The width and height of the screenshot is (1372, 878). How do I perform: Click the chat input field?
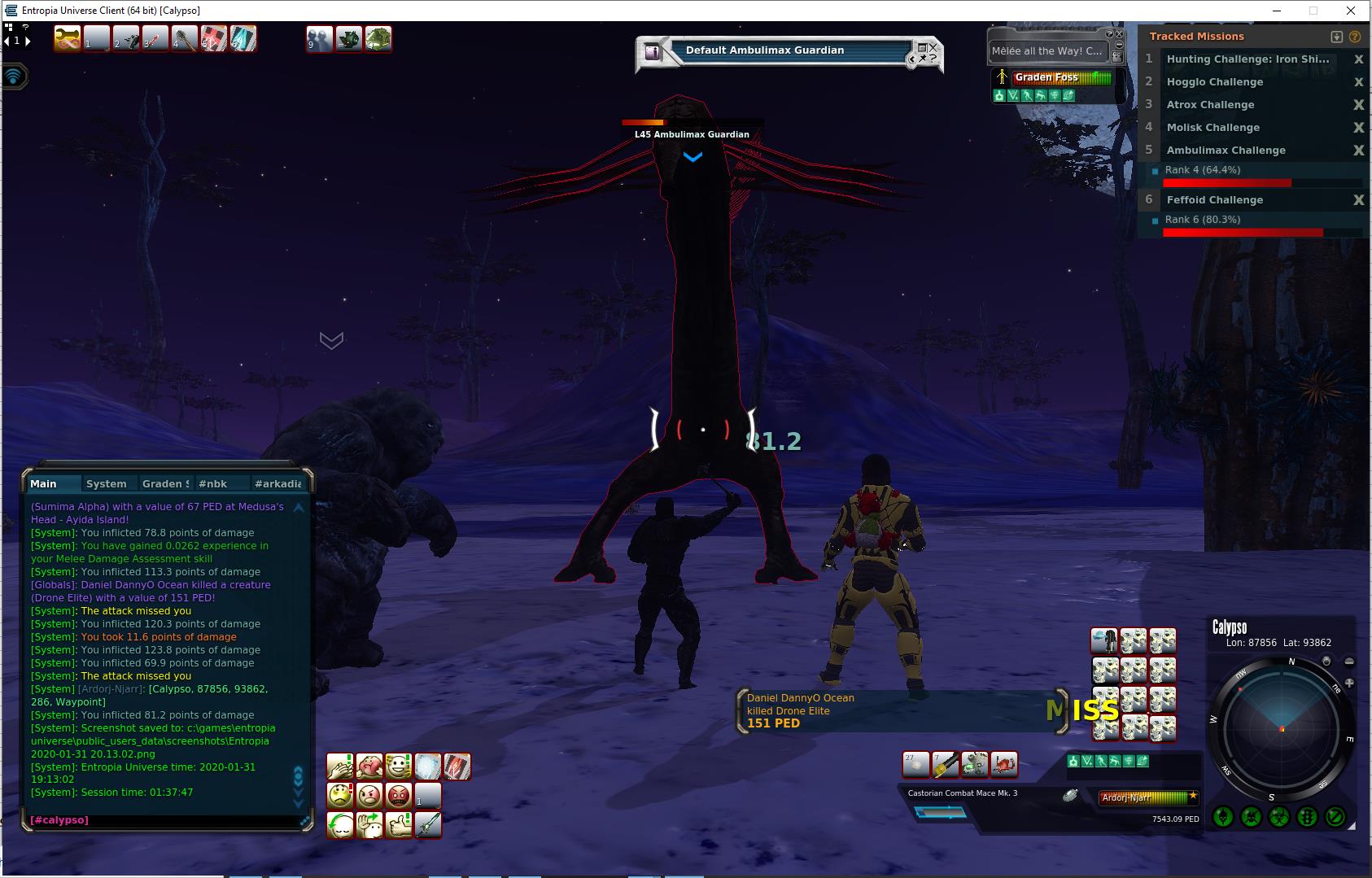click(163, 820)
